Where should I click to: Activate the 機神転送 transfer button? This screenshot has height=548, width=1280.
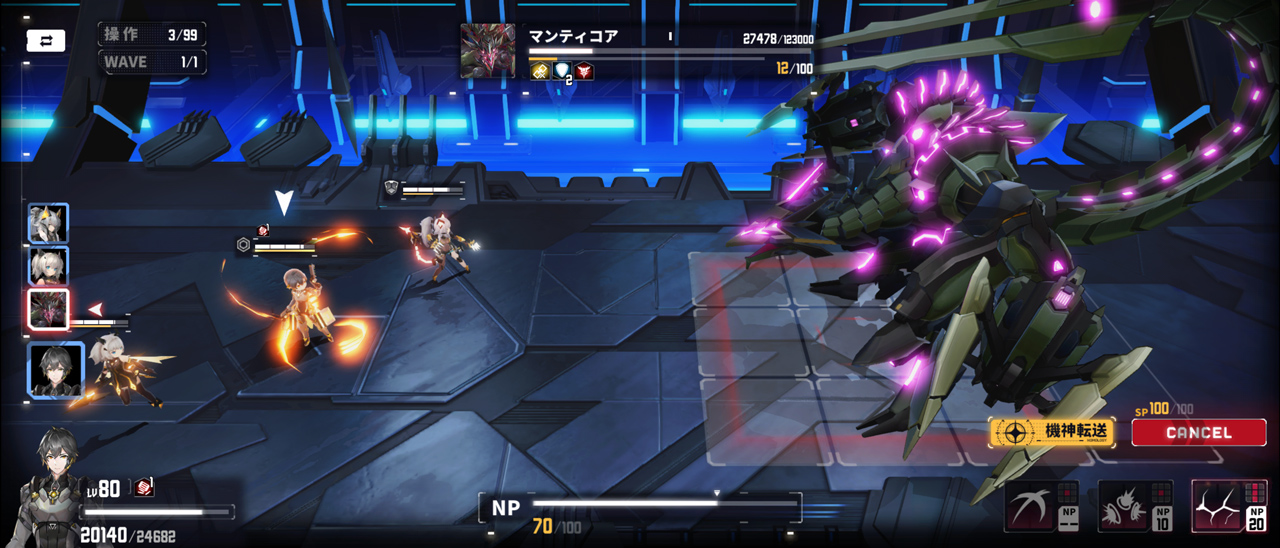coord(1051,432)
